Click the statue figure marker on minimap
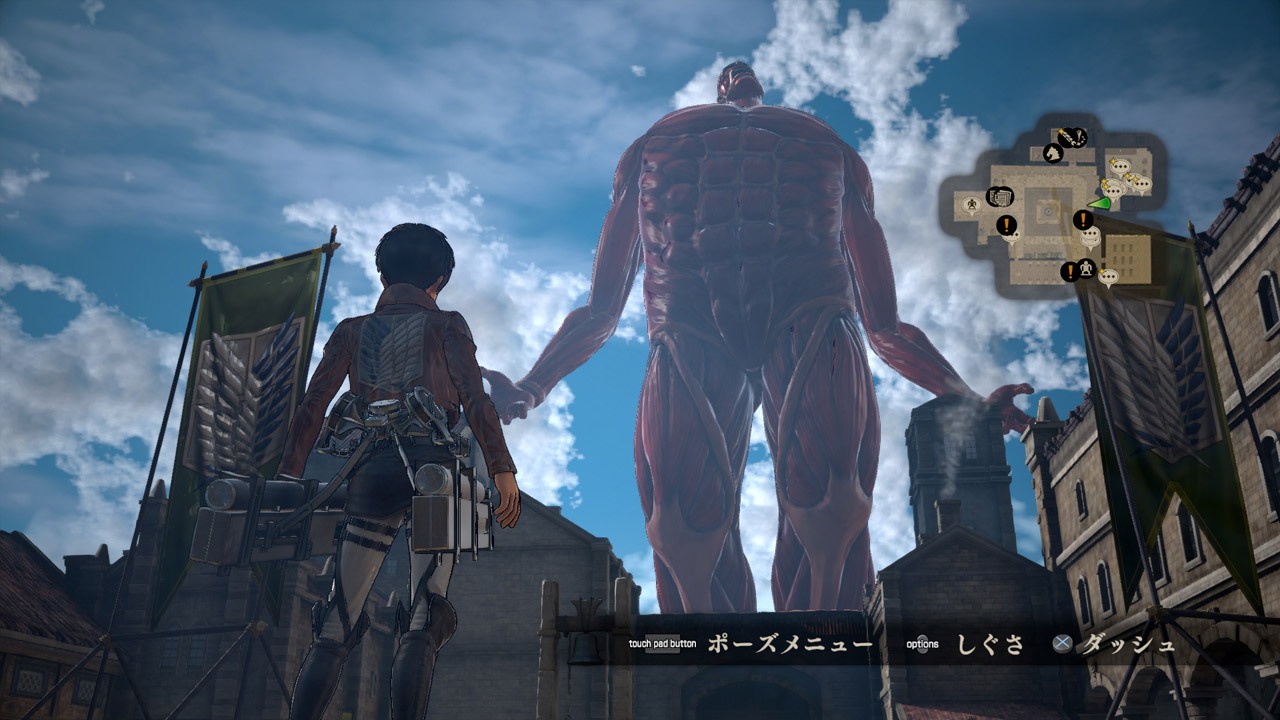The height and width of the screenshot is (720, 1280). [x=1087, y=268]
